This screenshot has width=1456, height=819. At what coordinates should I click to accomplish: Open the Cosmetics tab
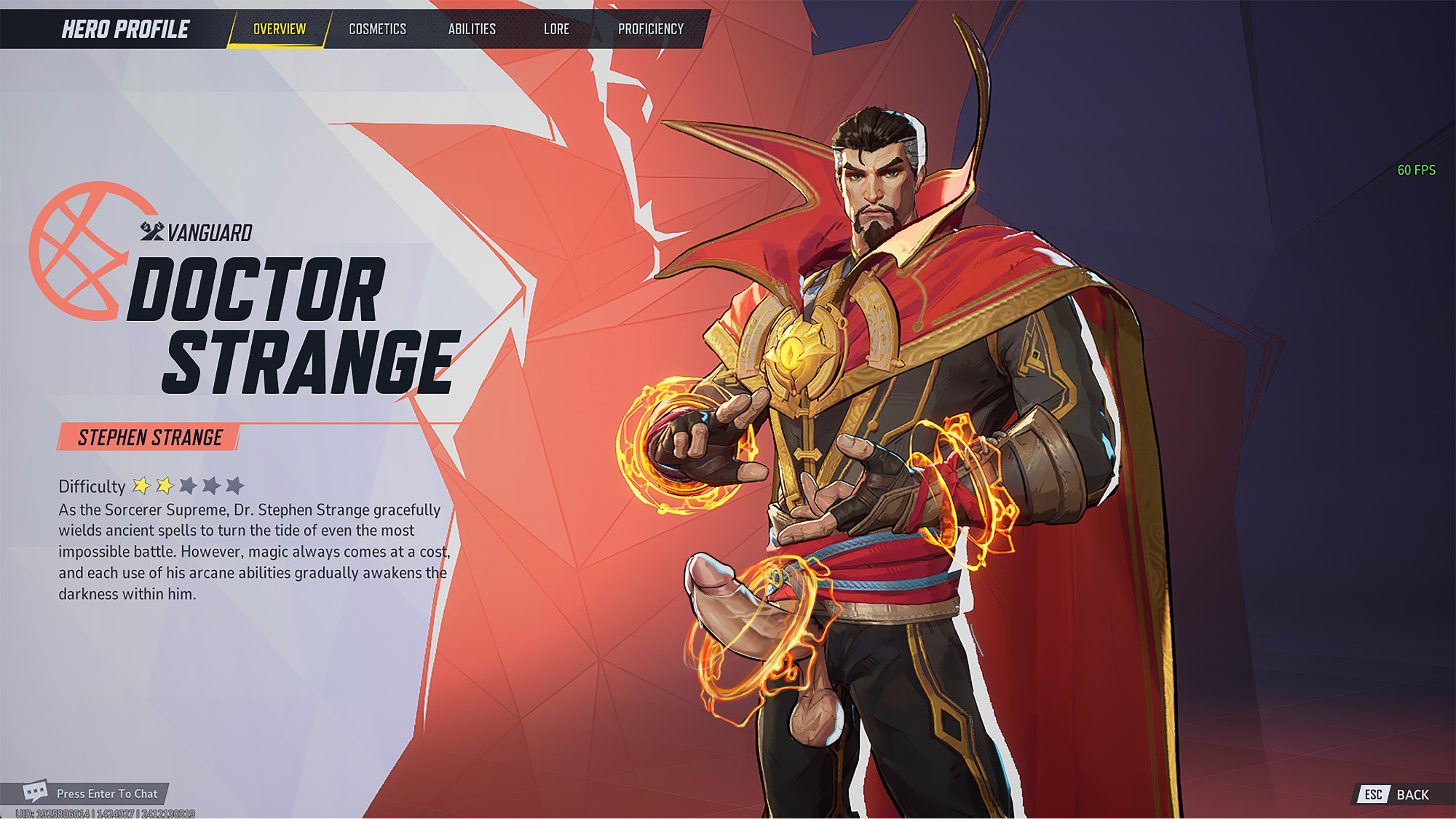[377, 29]
